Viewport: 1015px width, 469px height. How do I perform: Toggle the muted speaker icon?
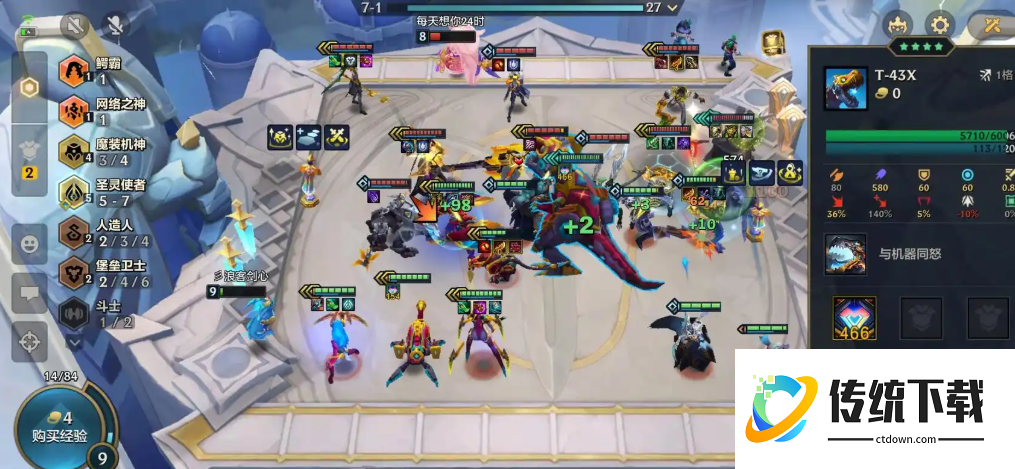pyautogui.click(x=75, y=25)
